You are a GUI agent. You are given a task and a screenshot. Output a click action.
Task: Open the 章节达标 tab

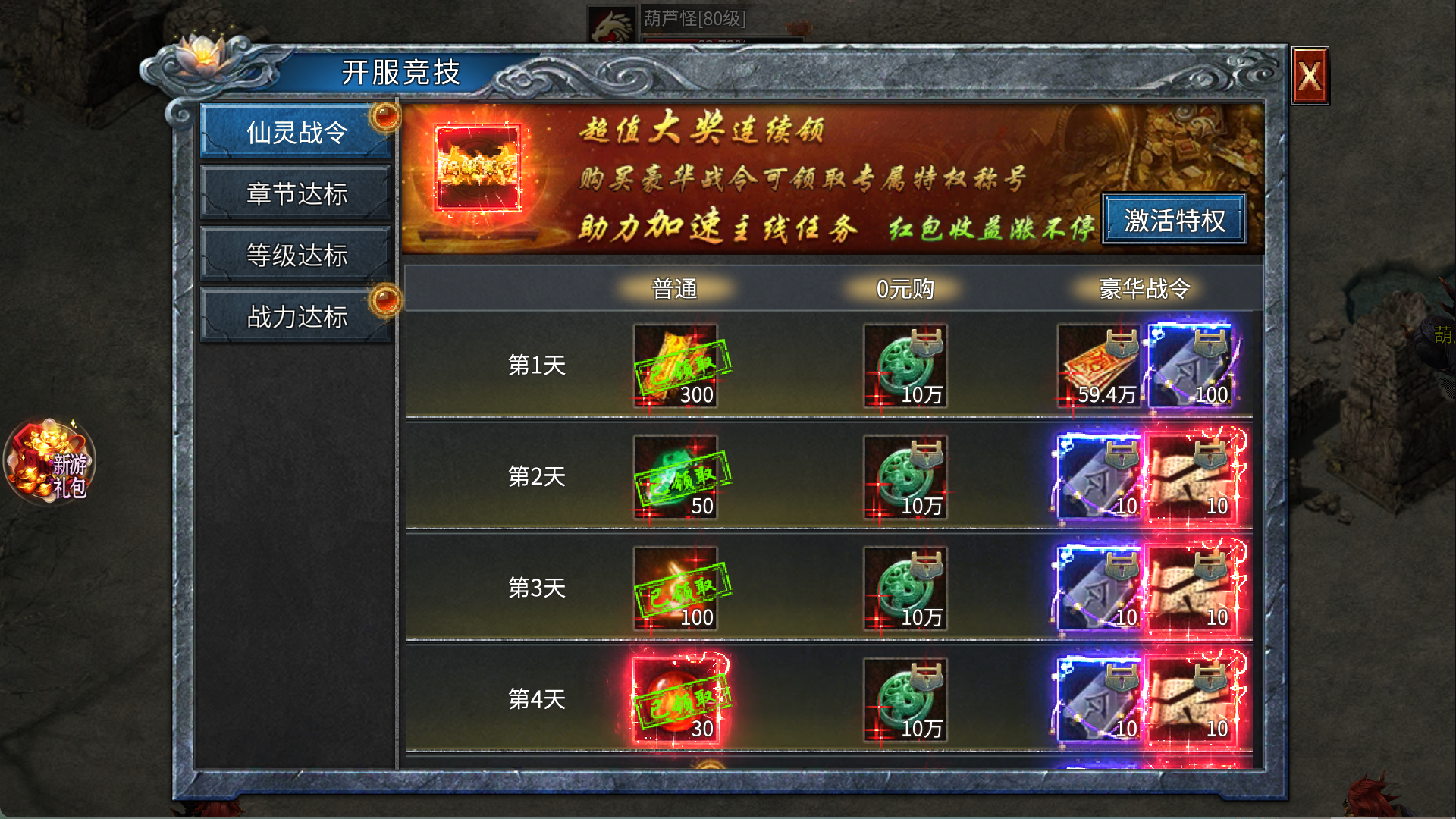click(297, 193)
